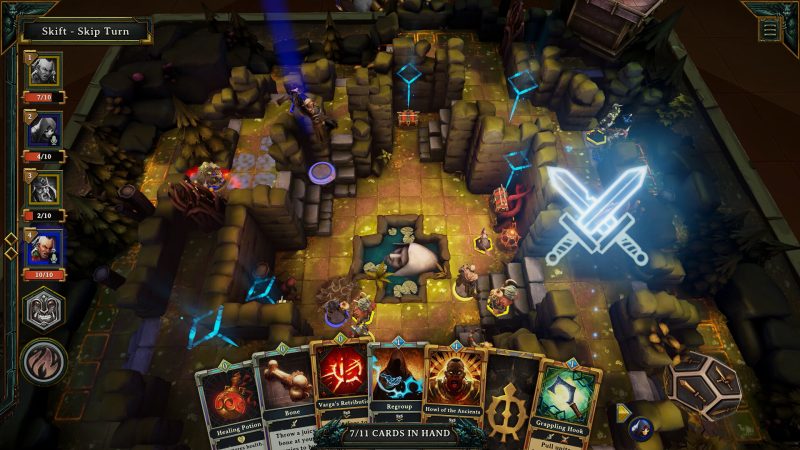Click the dice in the corner
This screenshot has width=800, height=450.
704,385
